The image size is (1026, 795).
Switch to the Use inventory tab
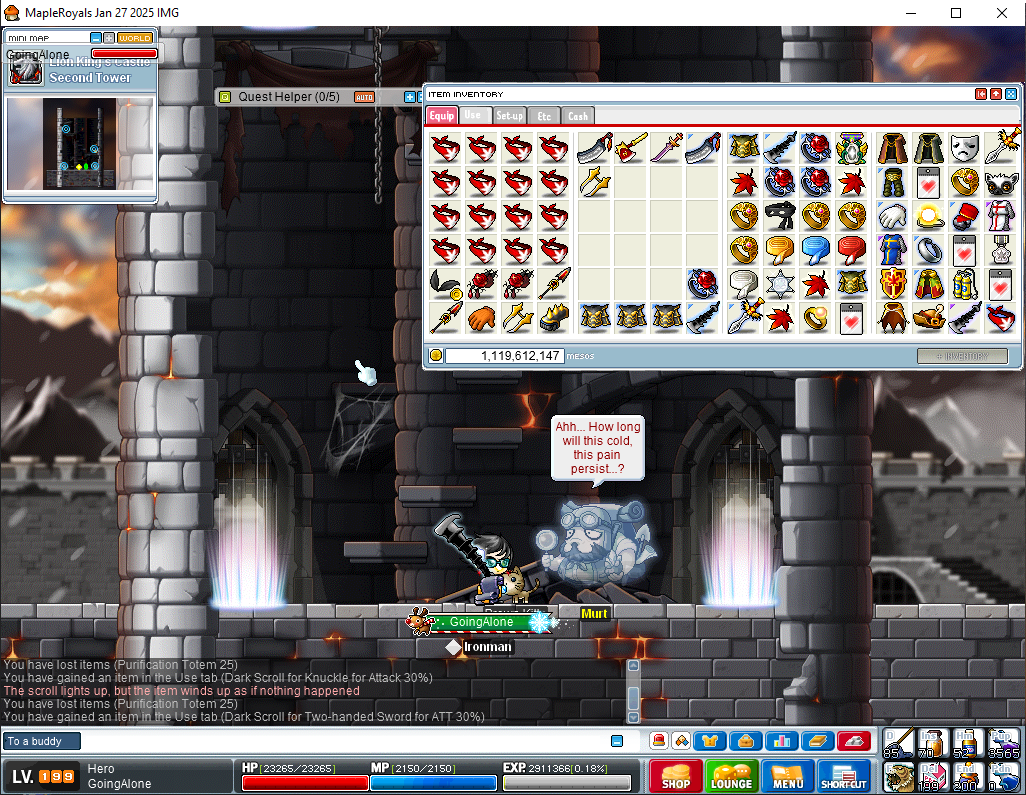473,116
